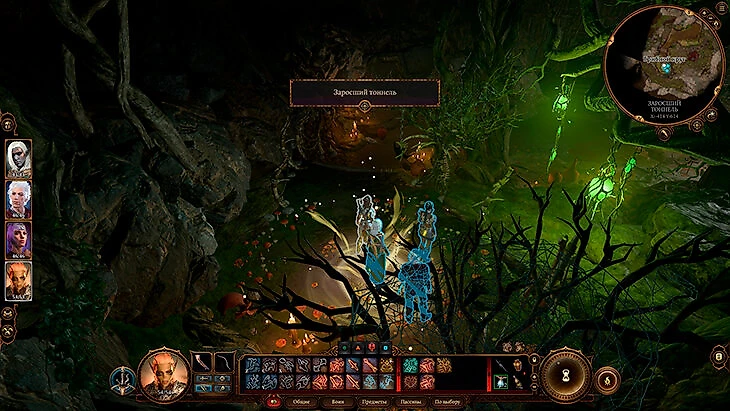The image size is (730, 411).
Task: Select the red tiefling party portrait
Action: pyautogui.click(x=19, y=281)
